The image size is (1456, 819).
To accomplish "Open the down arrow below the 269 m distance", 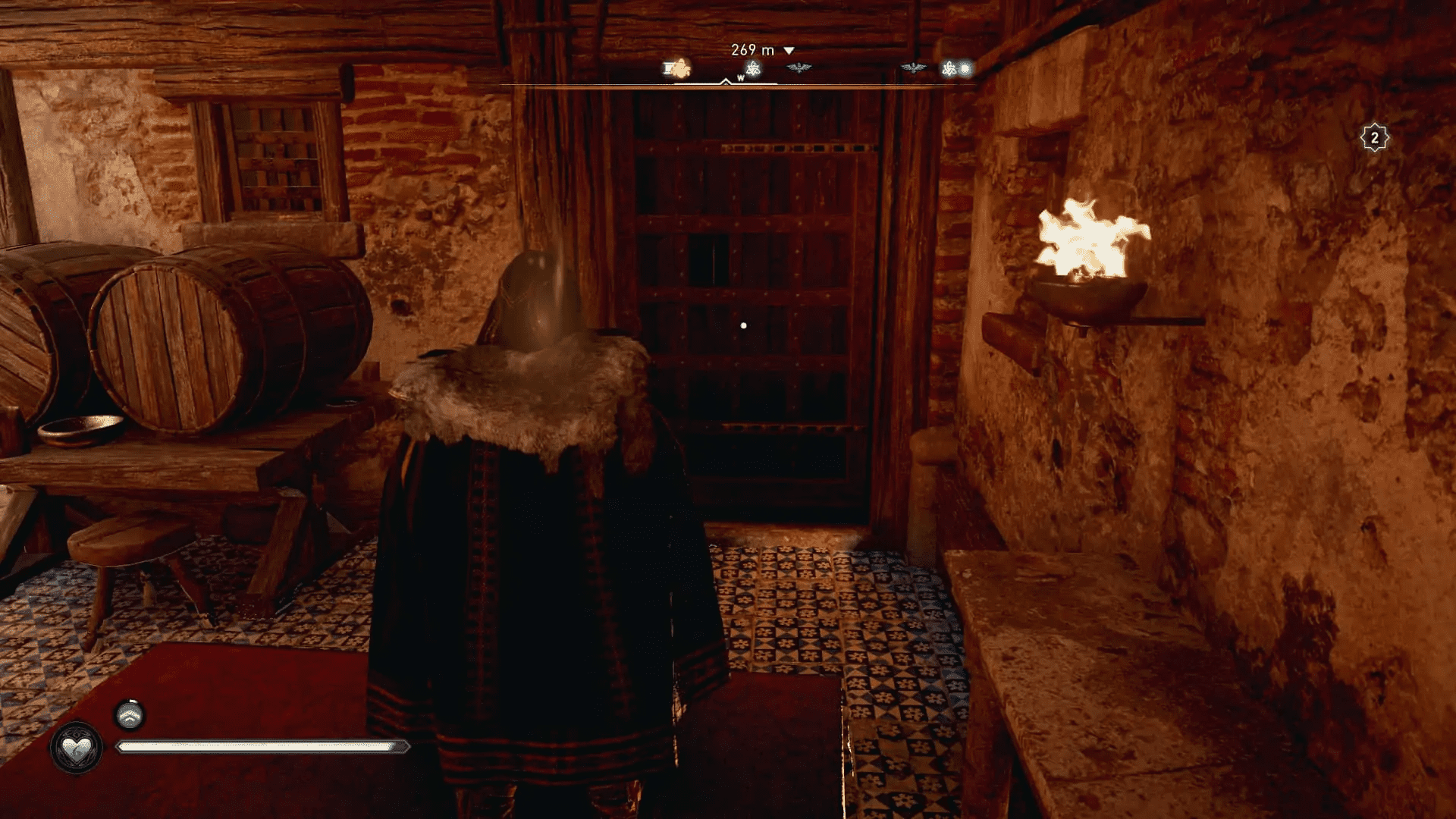I will pyautogui.click(x=789, y=50).
